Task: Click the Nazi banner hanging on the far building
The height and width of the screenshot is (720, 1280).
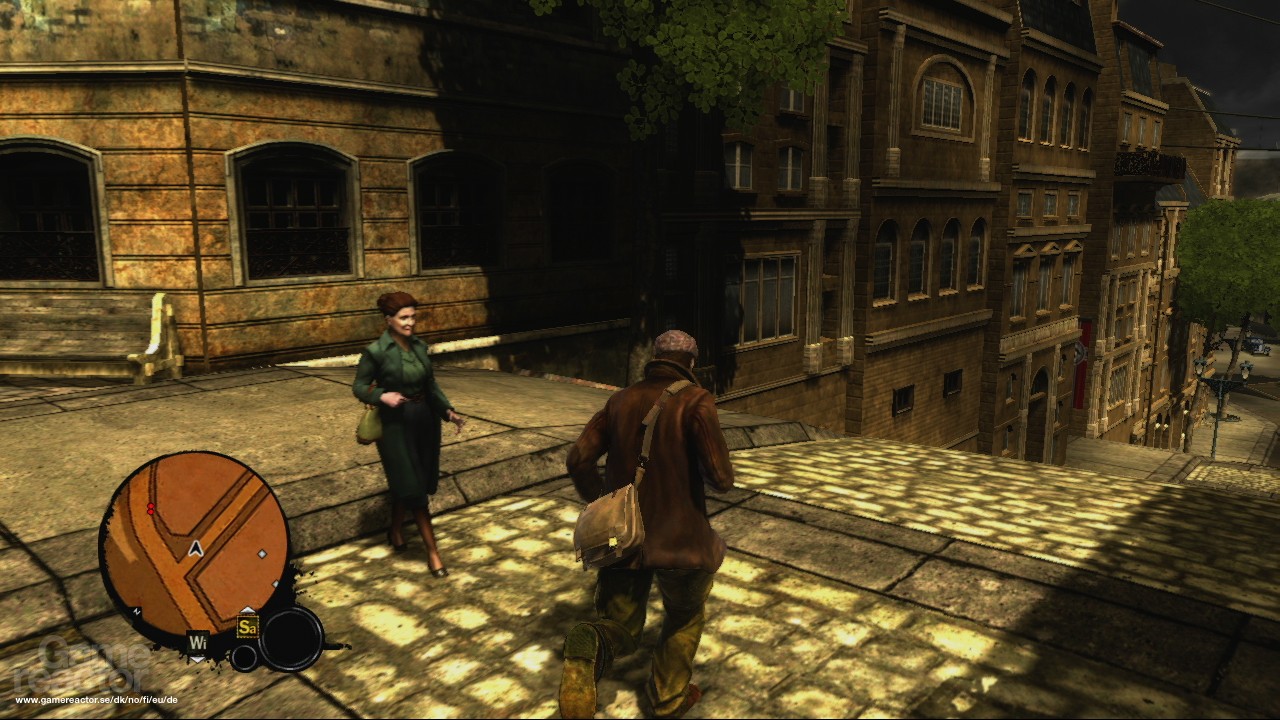Action: click(1080, 354)
